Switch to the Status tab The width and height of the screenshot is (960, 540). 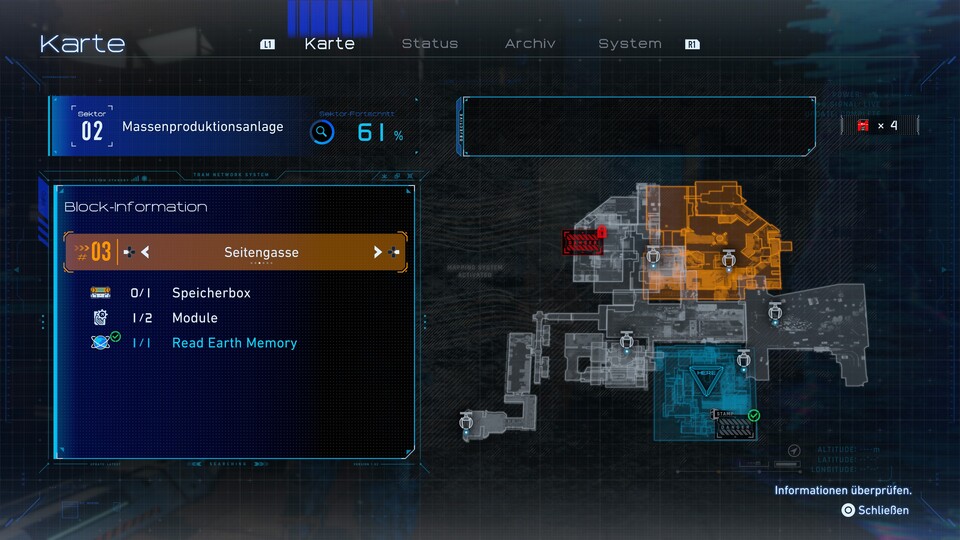tap(430, 44)
